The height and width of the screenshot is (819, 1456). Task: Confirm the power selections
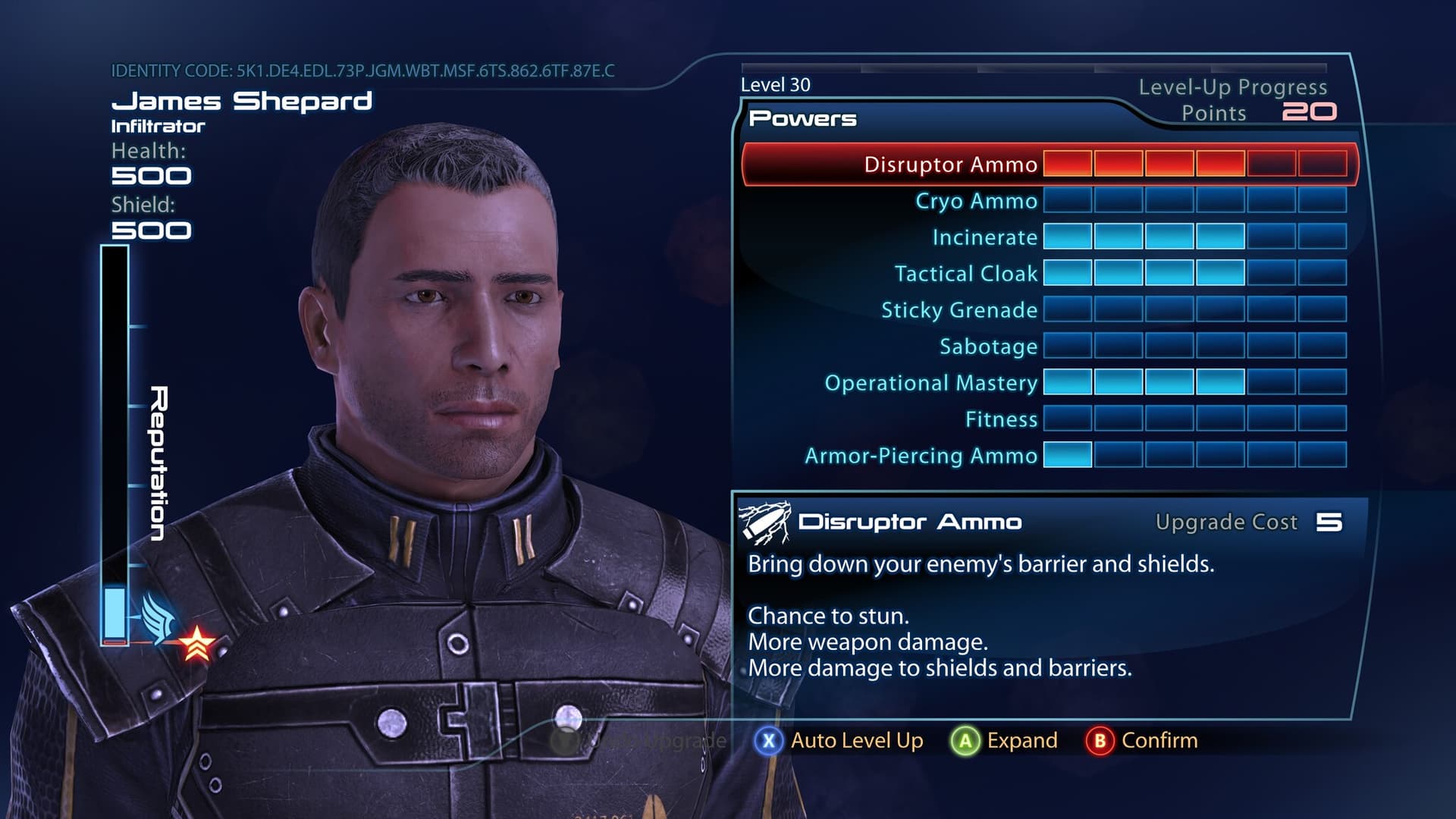[x=1142, y=741]
